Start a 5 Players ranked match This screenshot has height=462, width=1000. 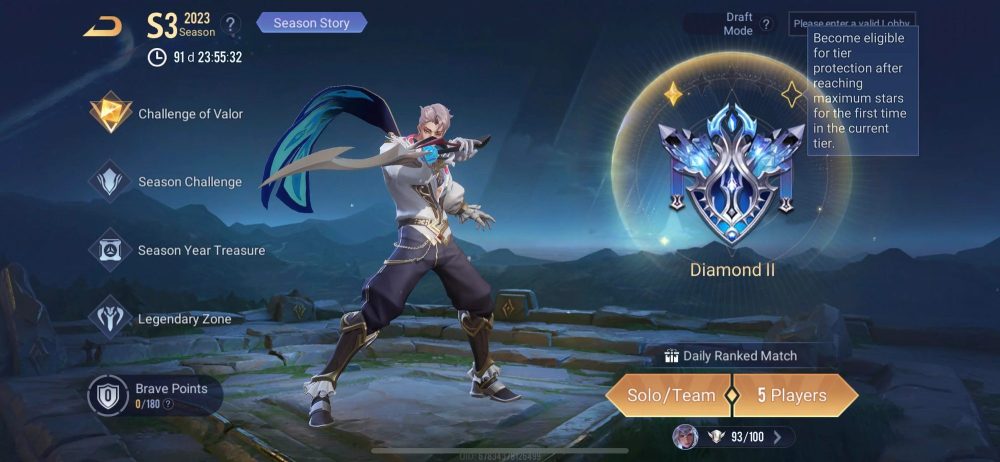click(795, 395)
